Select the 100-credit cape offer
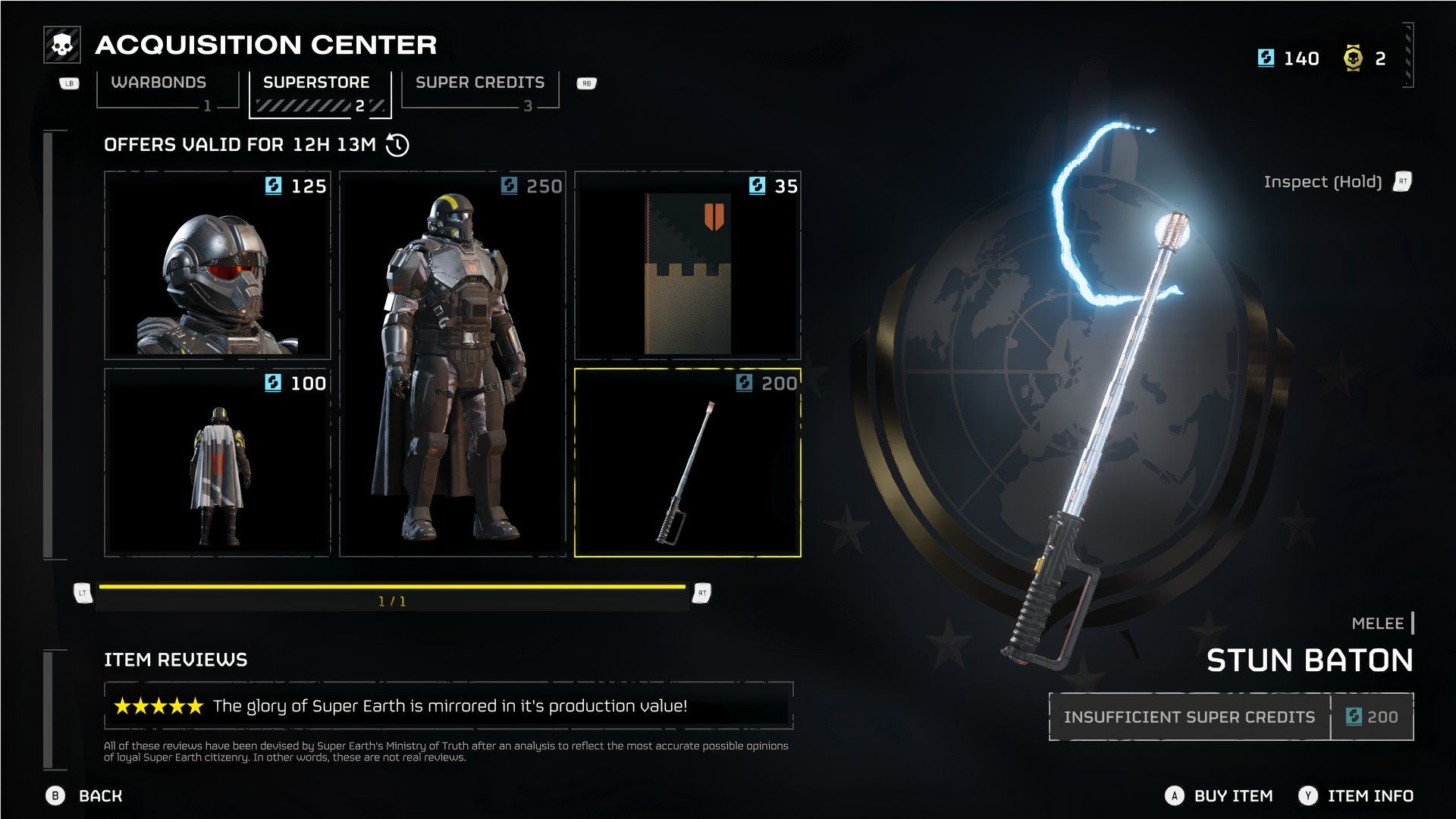Screen dimensions: 1456x819 coord(218,463)
